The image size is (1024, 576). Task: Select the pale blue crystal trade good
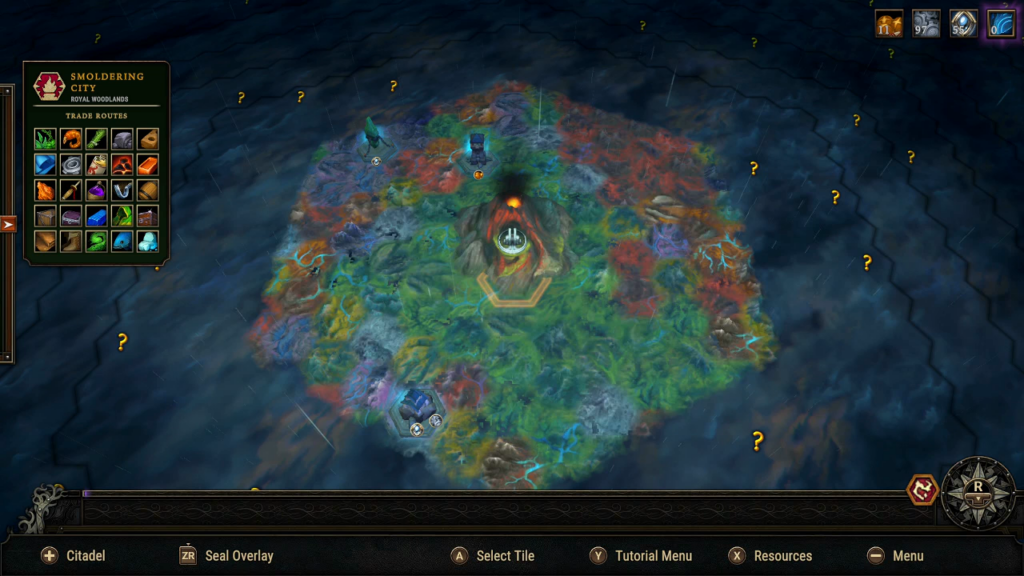click(147, 241)
